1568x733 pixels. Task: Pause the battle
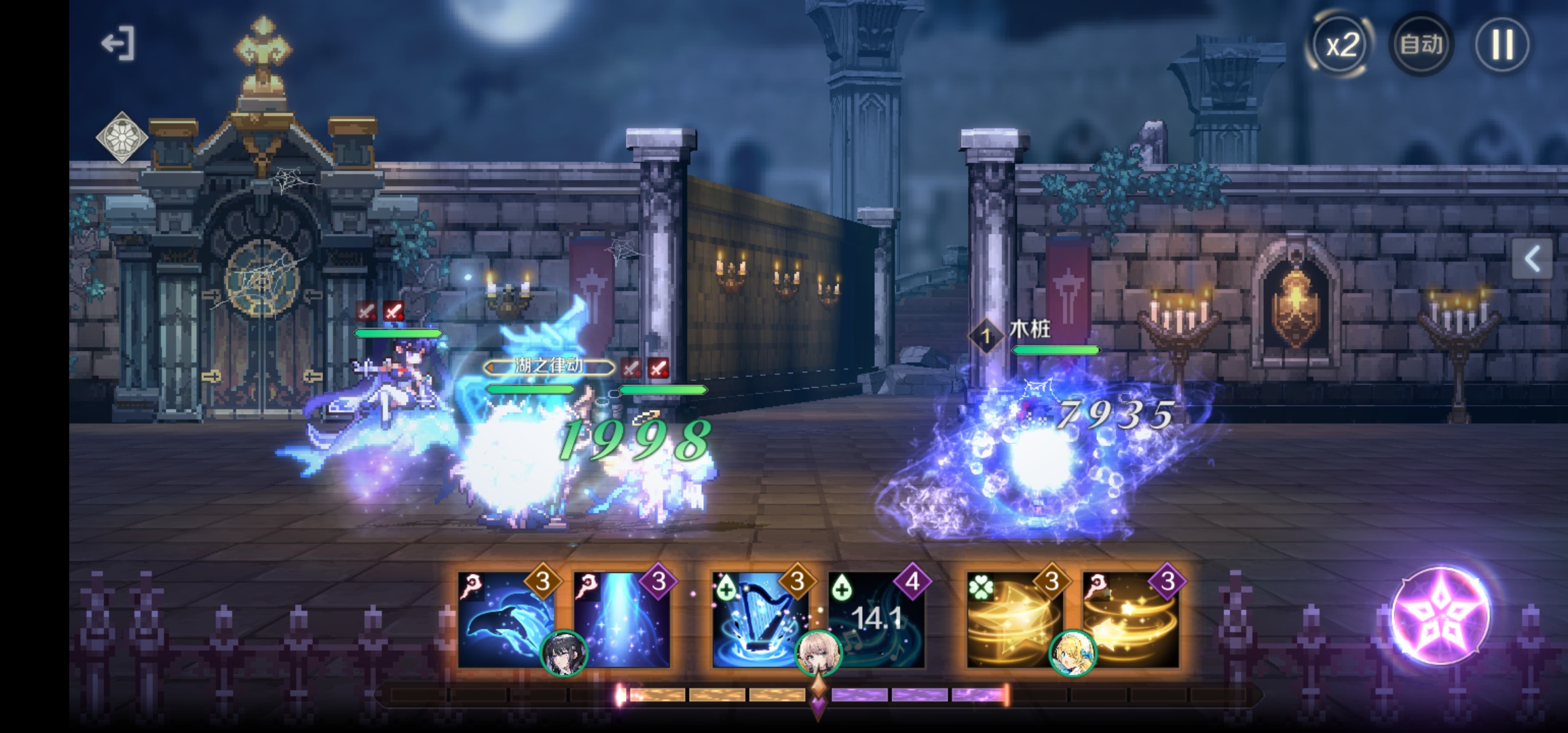1501,45
